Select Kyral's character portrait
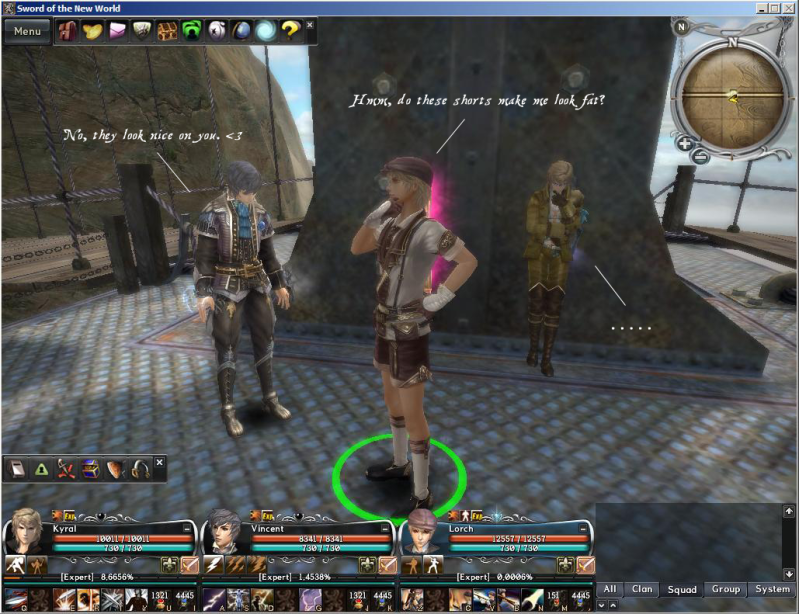 (25, 533)
